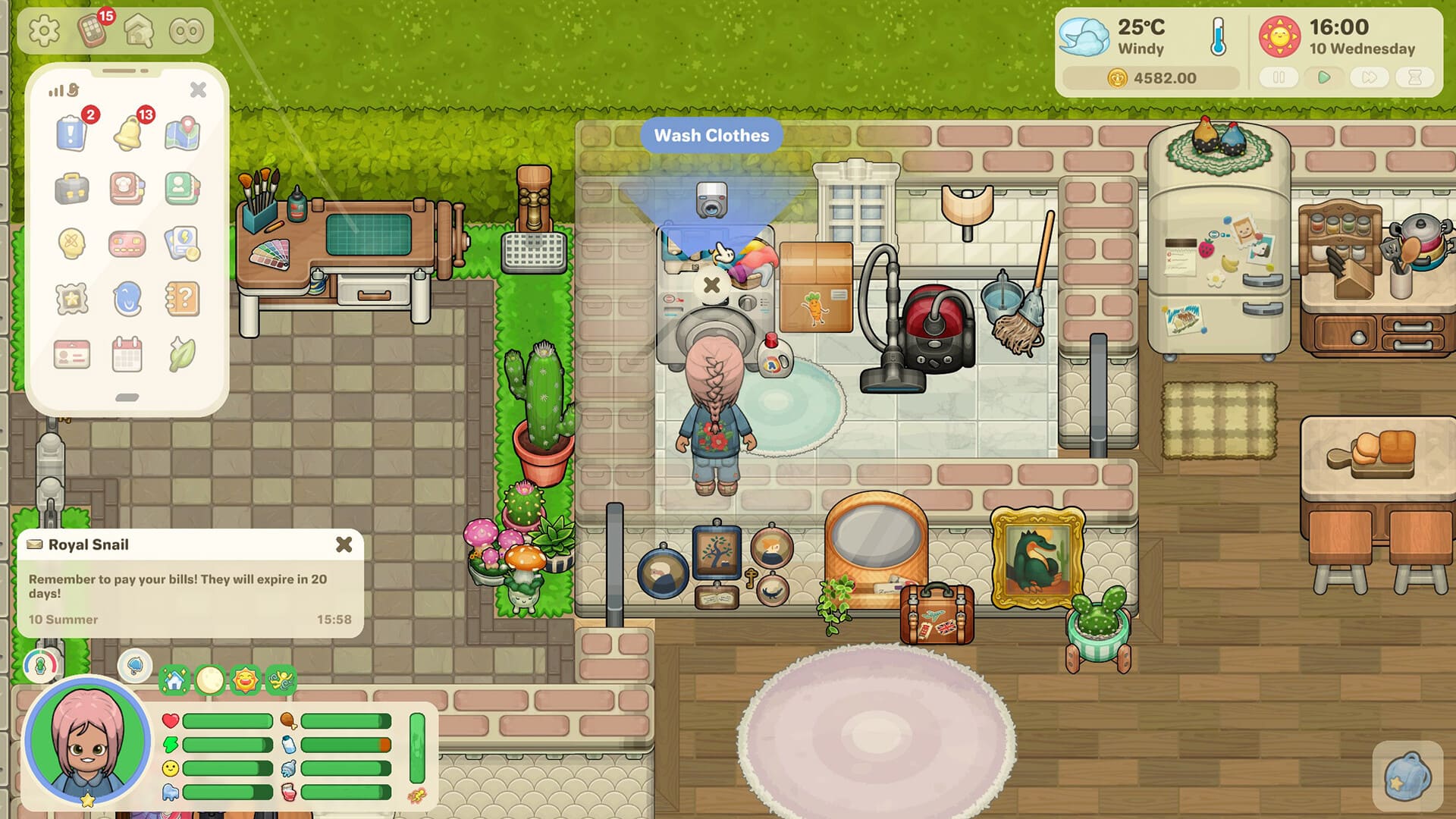Set game time to normal play speed
This screenshot has width=1456, height=819.
coord(1324,77)
